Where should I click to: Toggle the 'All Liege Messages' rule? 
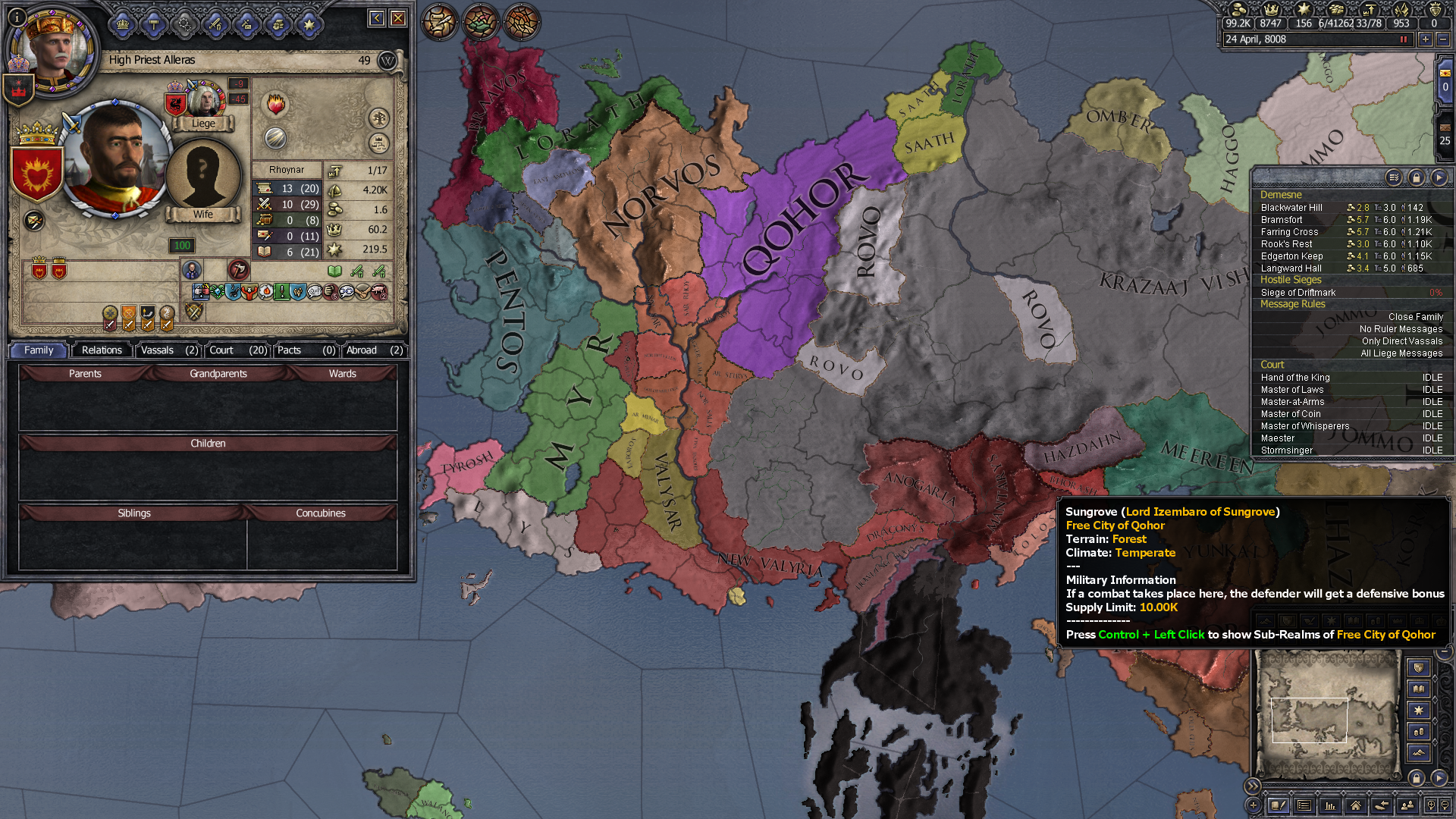(1402, 353)
